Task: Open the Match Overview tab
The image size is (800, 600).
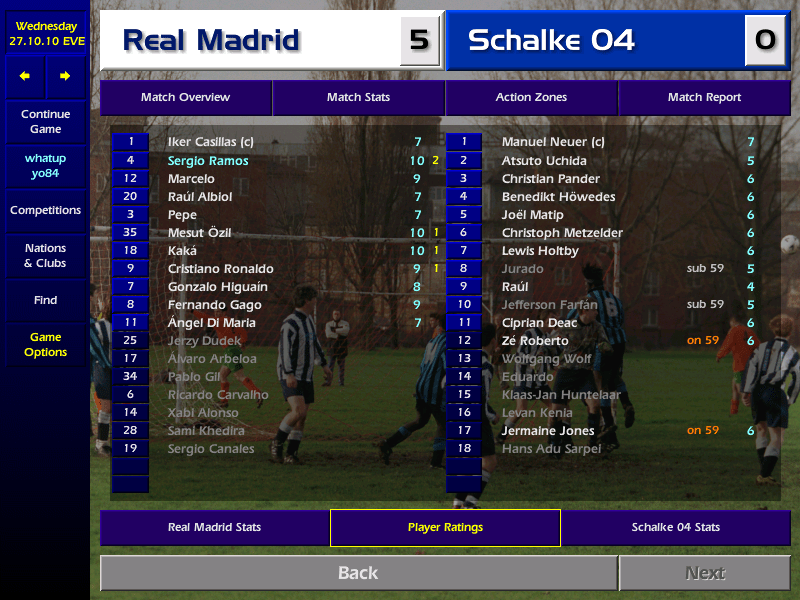Action: coord(185,97)
